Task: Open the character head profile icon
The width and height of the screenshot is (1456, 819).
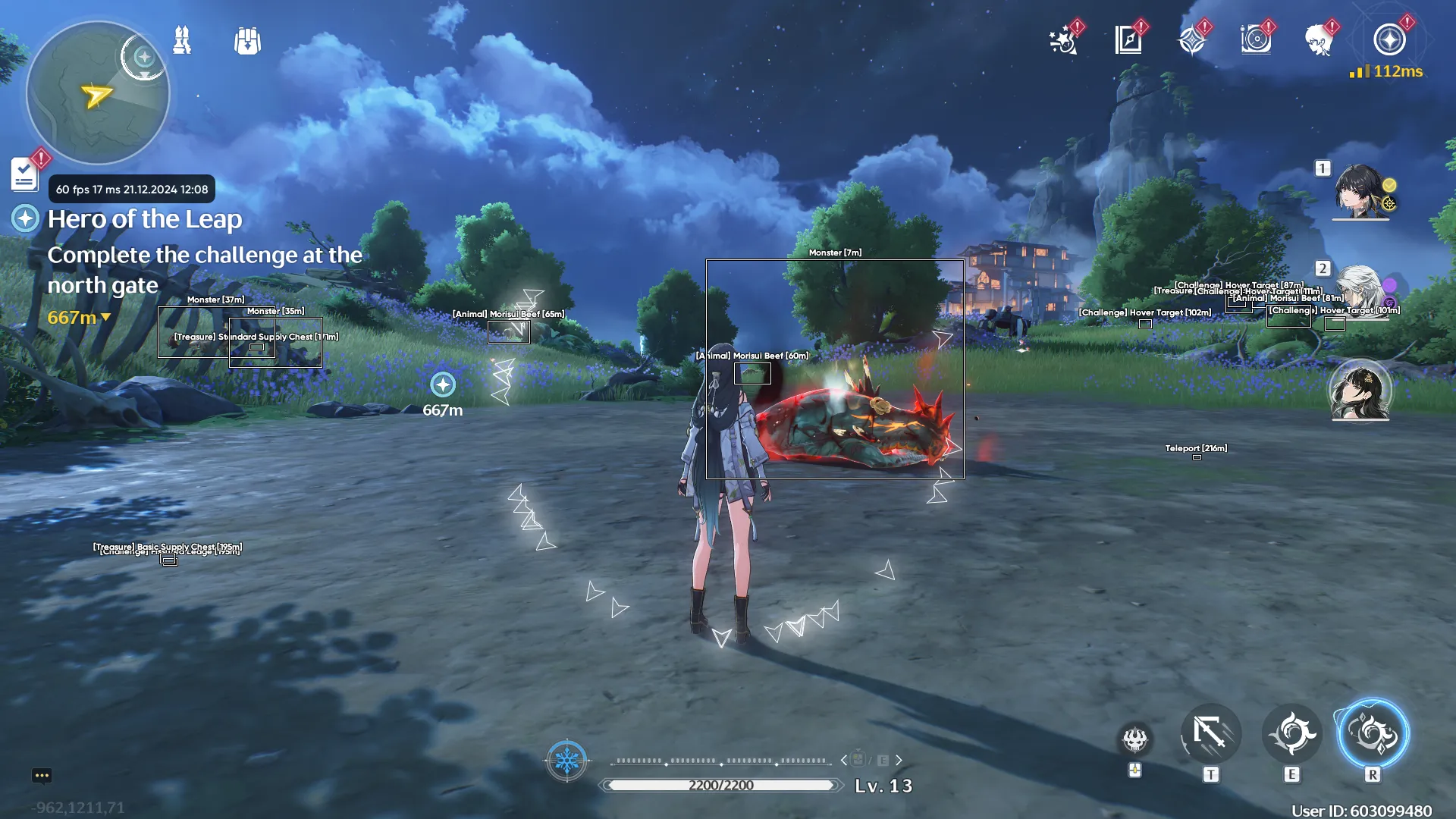Action: [1319, 40]
